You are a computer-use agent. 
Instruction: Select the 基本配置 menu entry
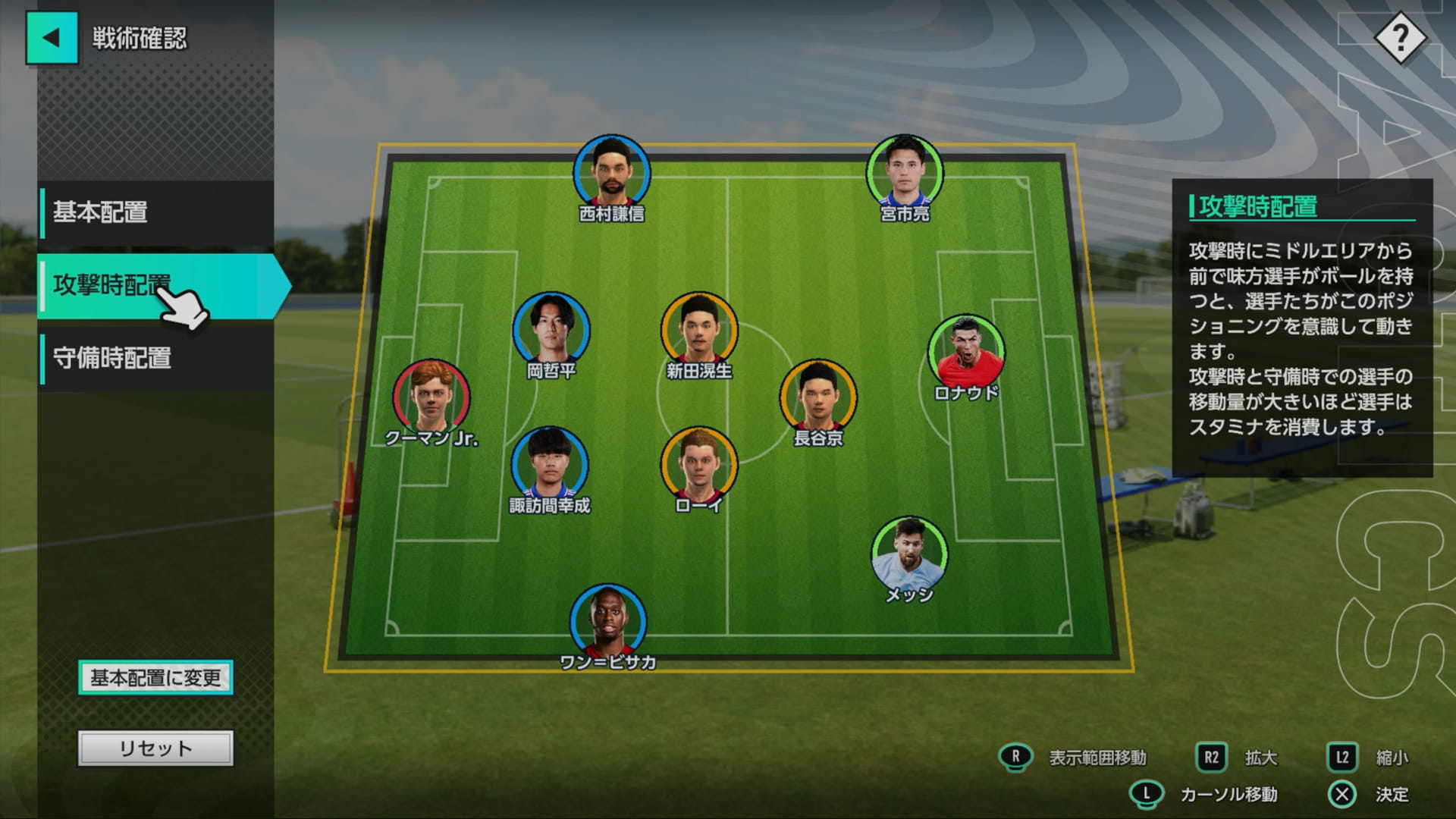click(156, 212)
